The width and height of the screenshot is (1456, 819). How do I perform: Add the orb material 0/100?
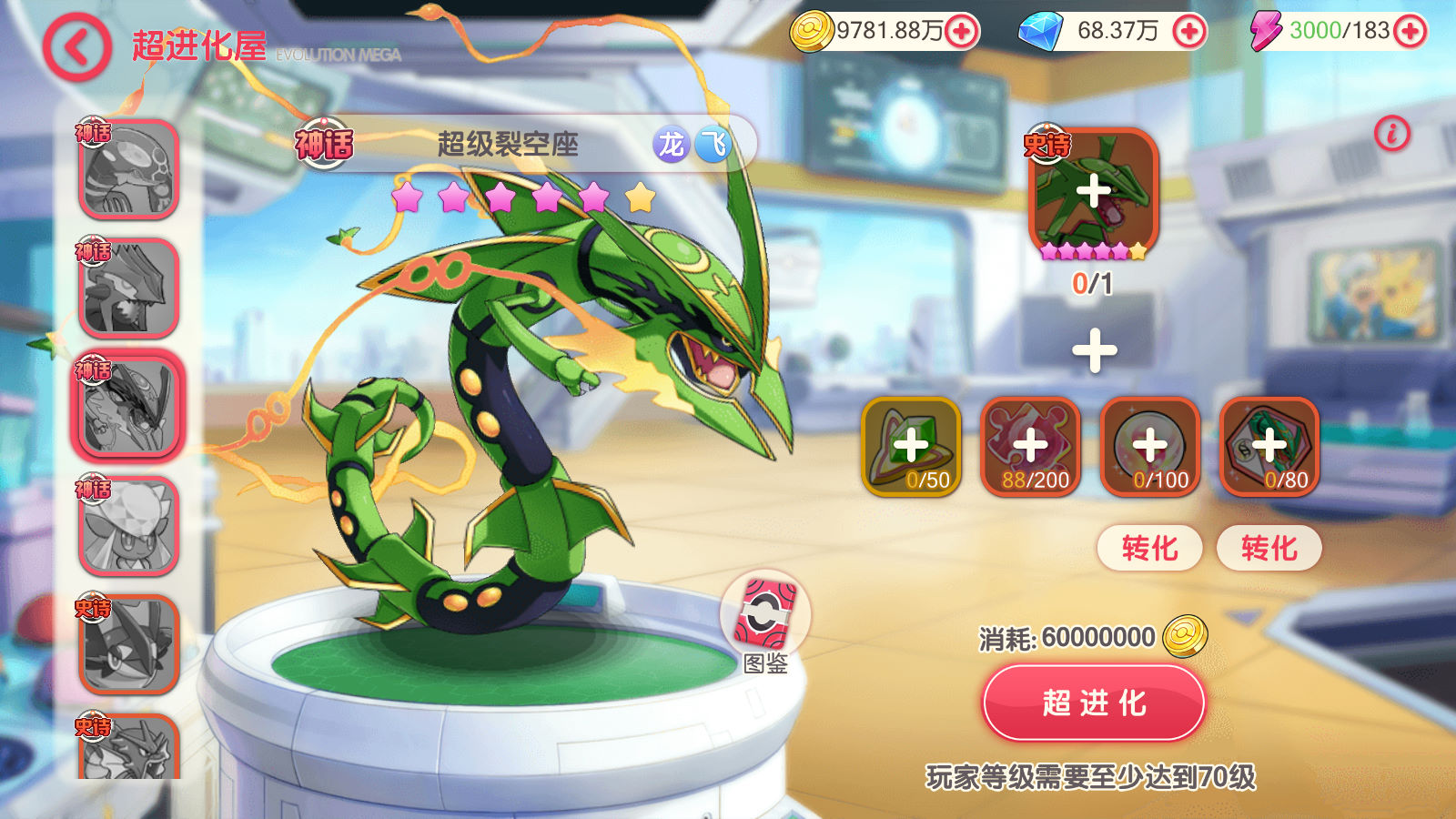[1150, 446]
